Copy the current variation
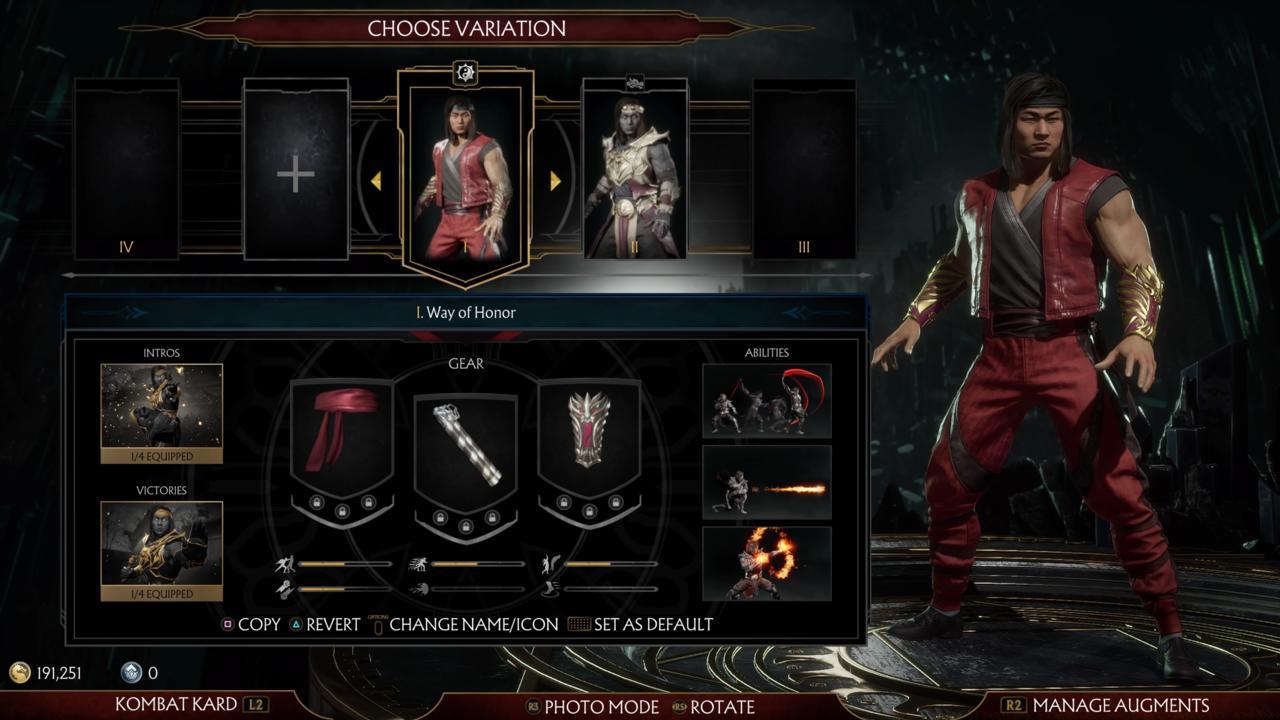1280x720 pixels. 258,624
